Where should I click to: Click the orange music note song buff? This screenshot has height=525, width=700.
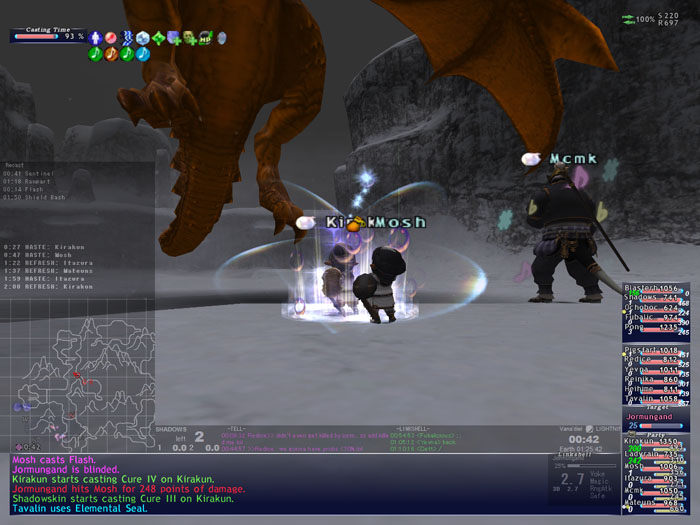111,54
